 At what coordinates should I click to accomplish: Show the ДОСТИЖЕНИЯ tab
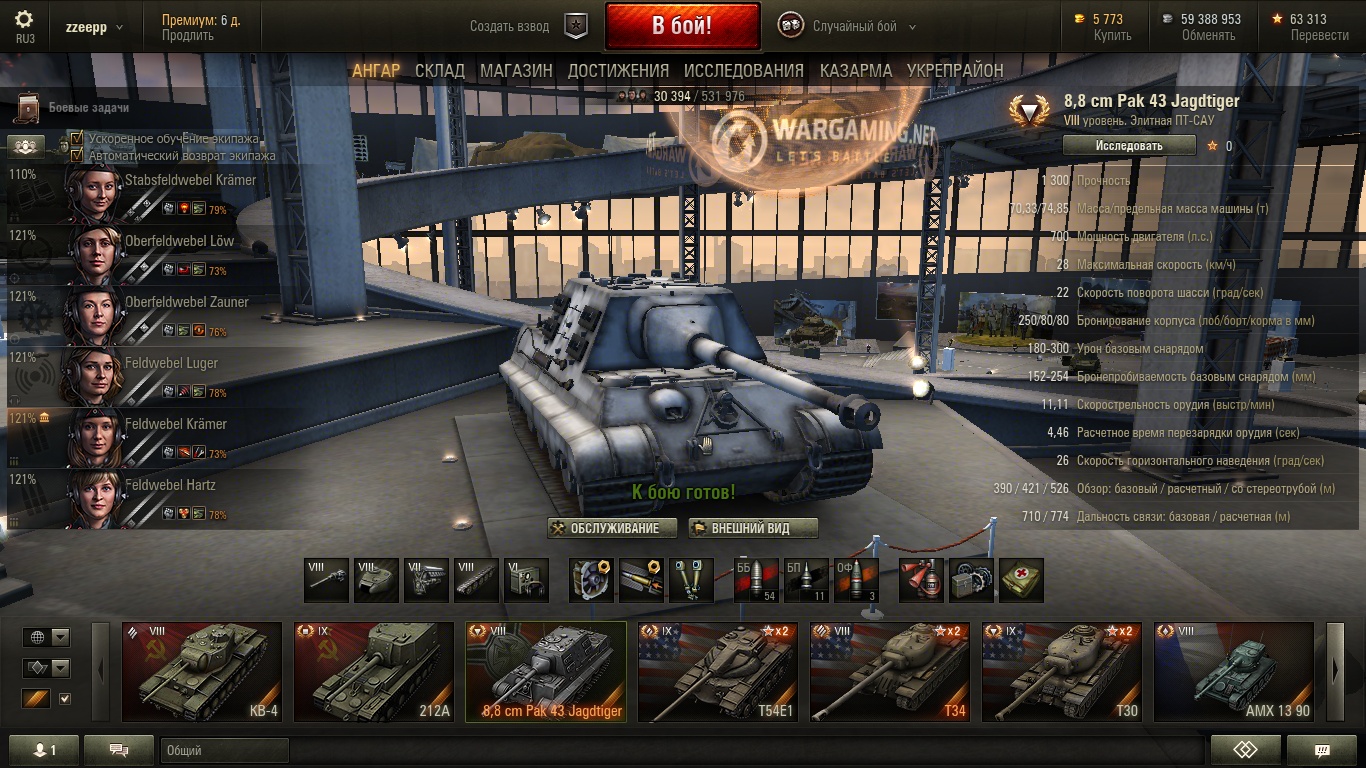coord(618,71)
